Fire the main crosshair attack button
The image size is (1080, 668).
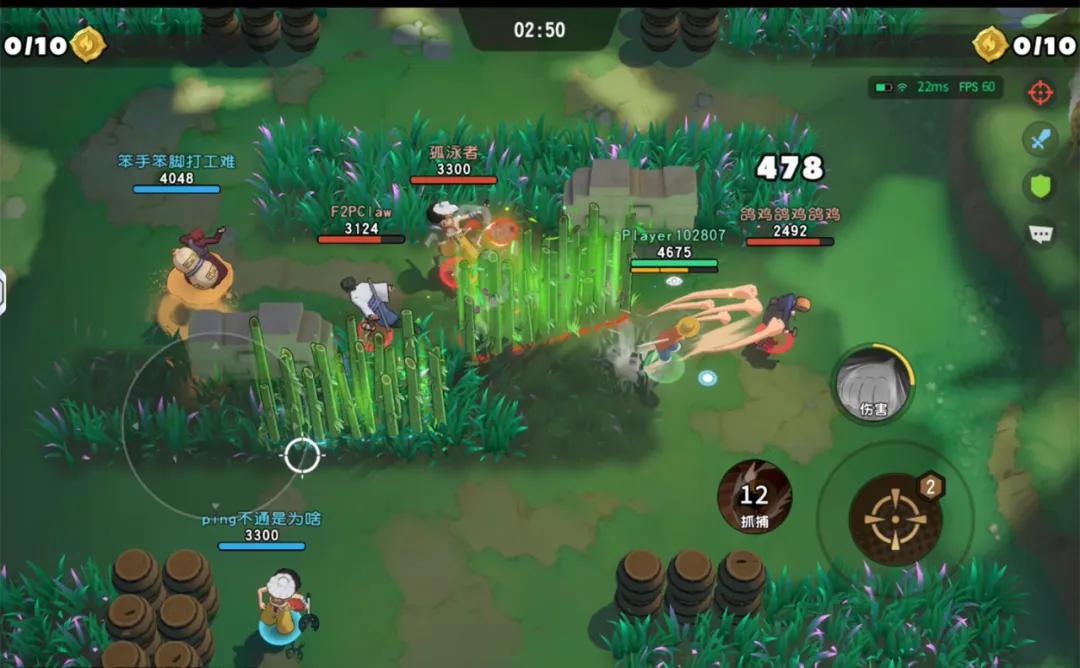click(895, 518)
